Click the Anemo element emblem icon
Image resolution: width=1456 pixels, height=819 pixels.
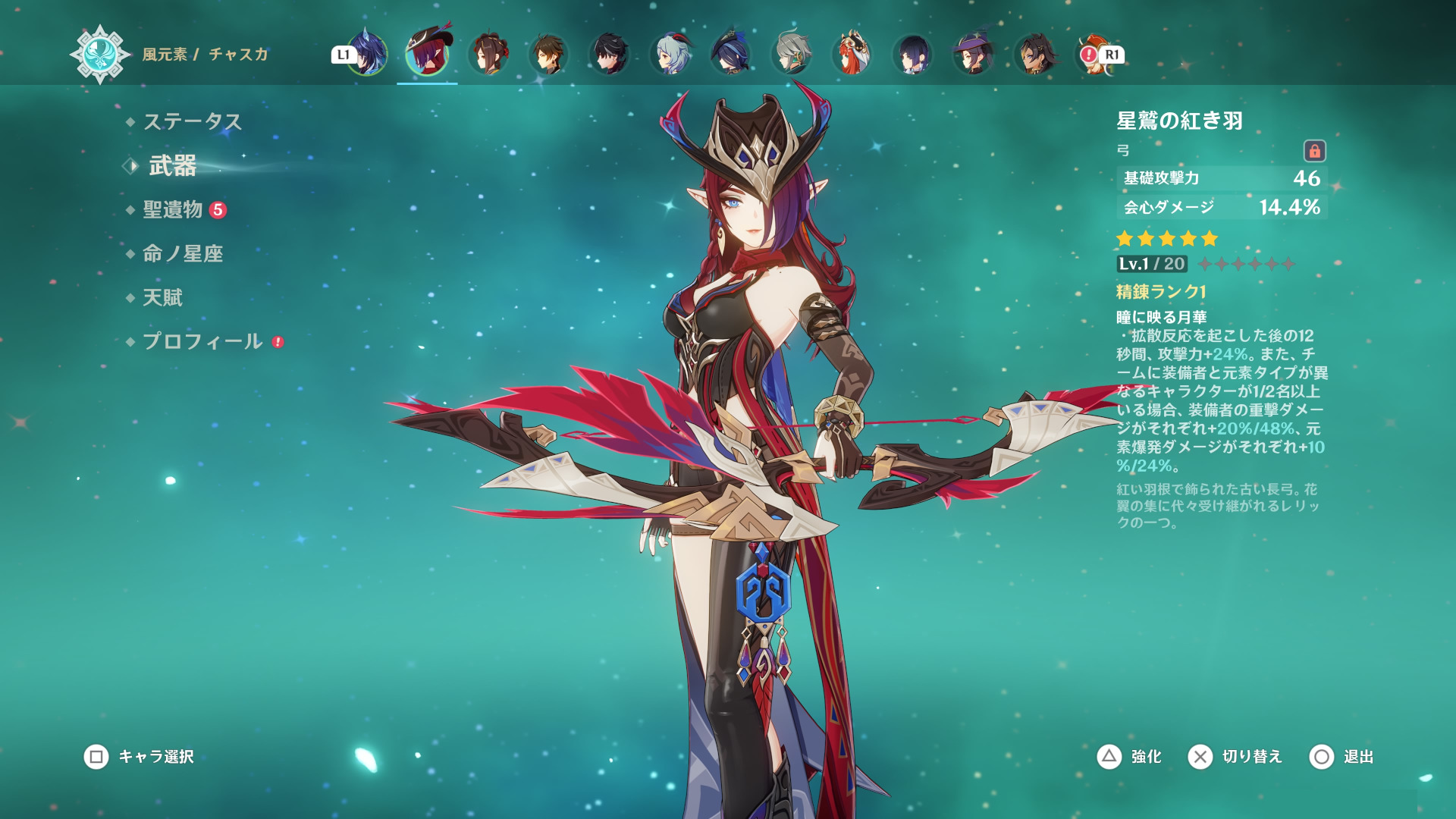pyautogui.click(x=99, y=54)
